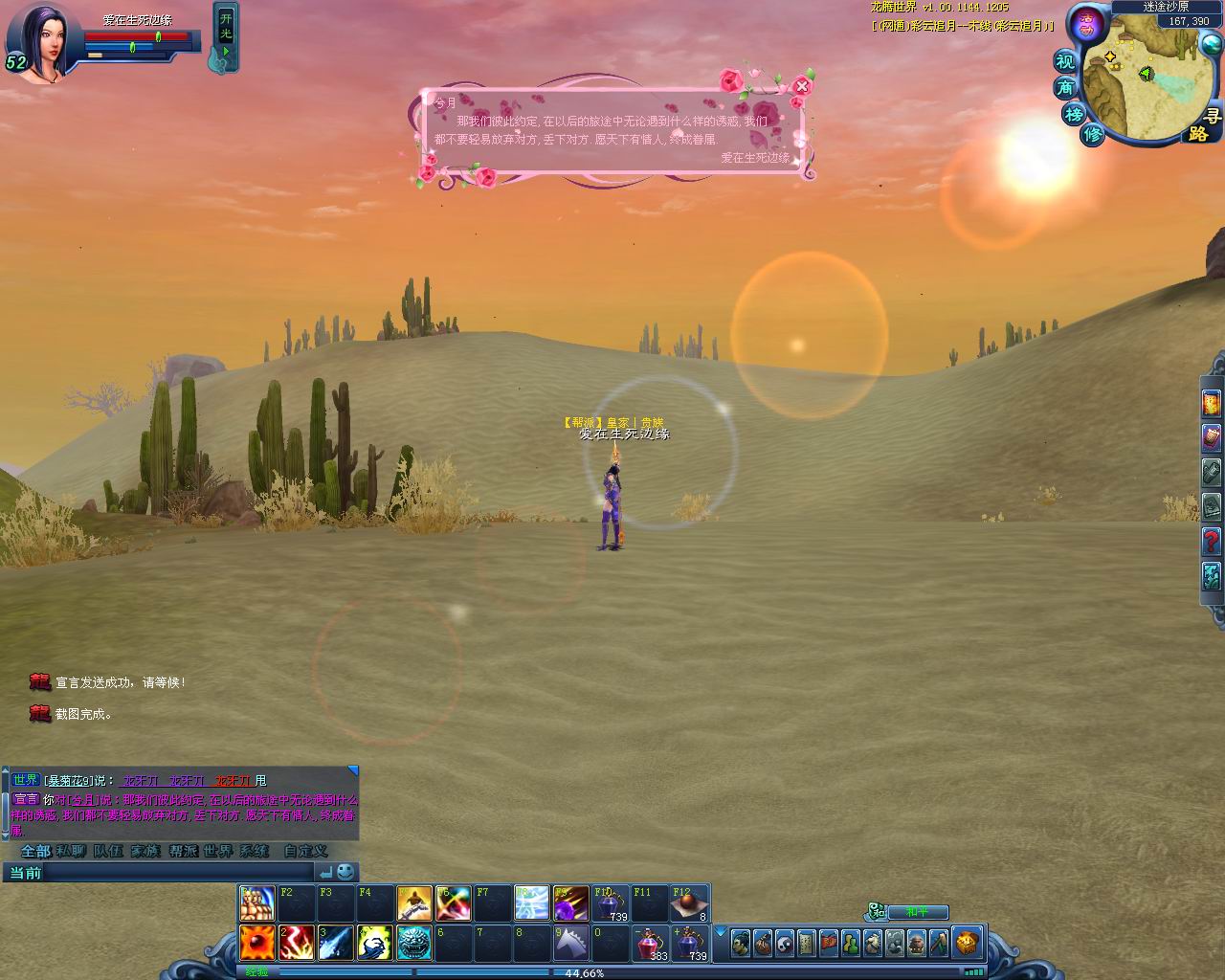Open the world map globe icon
This screenshot has height=980, width=1225.
pos(1212,45)
